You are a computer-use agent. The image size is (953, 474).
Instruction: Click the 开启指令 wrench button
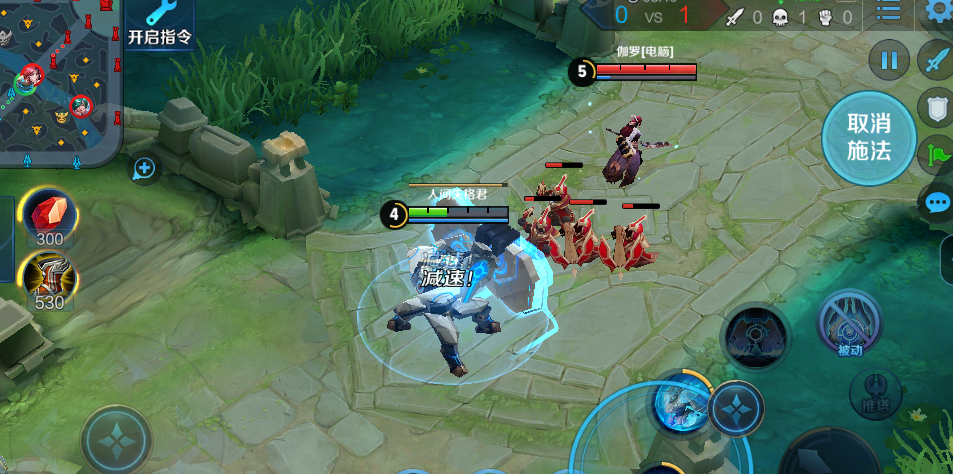tap(159, 23)
